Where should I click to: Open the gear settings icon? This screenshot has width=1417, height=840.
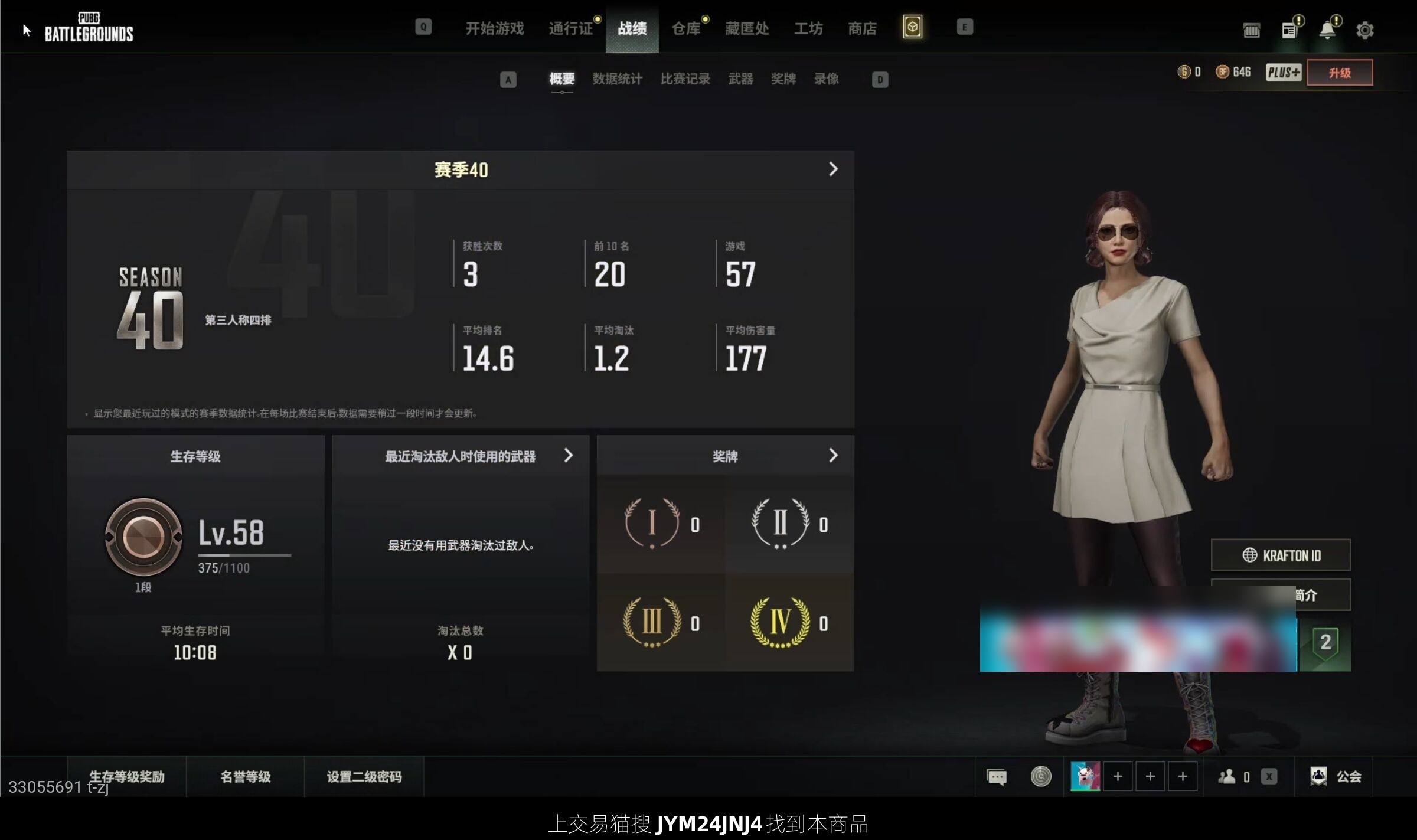[1364, 30]
